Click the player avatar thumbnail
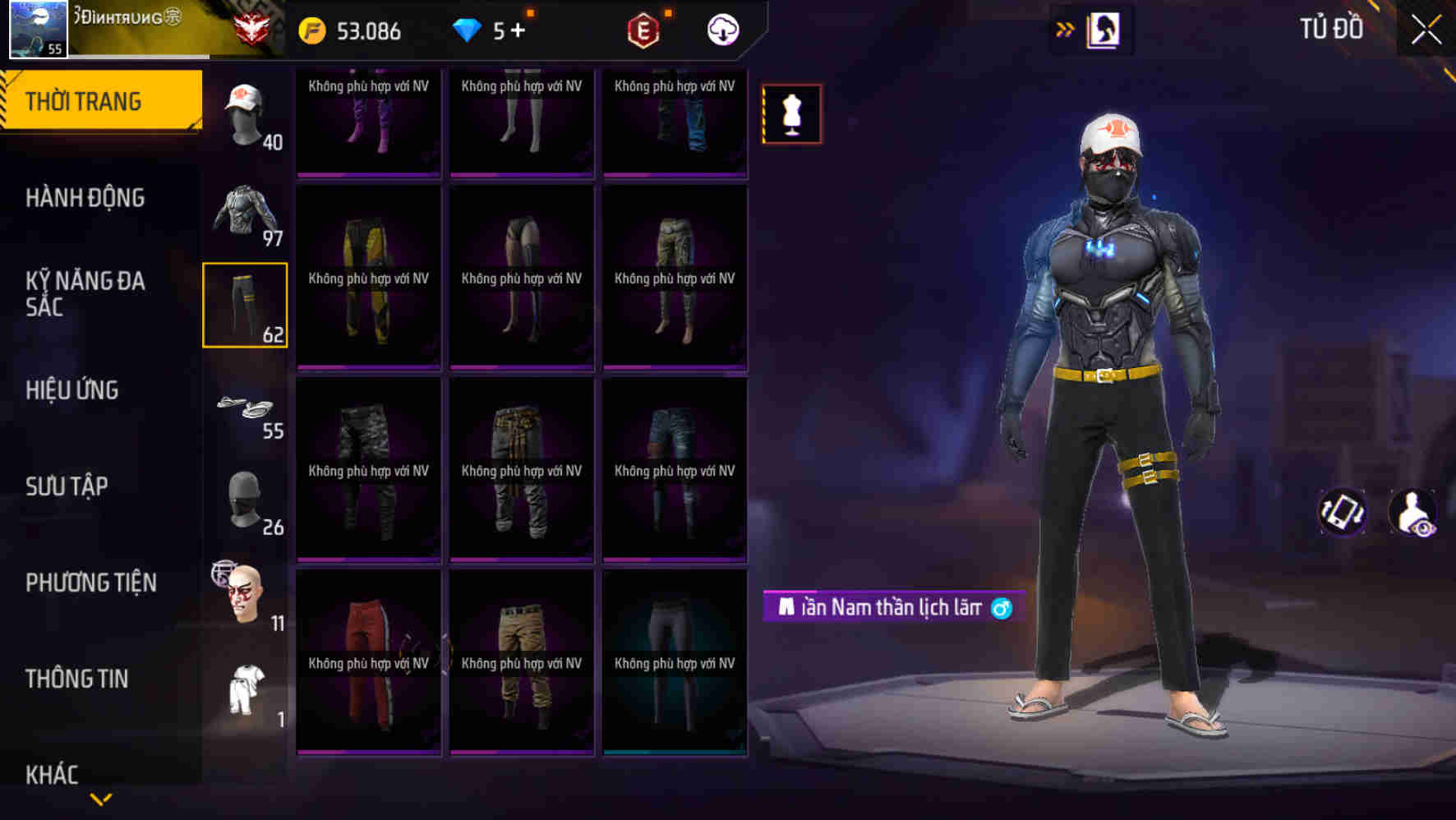The width and height of the screenshot is (1456, 820). pyautogui.click(x=37, y=30)
